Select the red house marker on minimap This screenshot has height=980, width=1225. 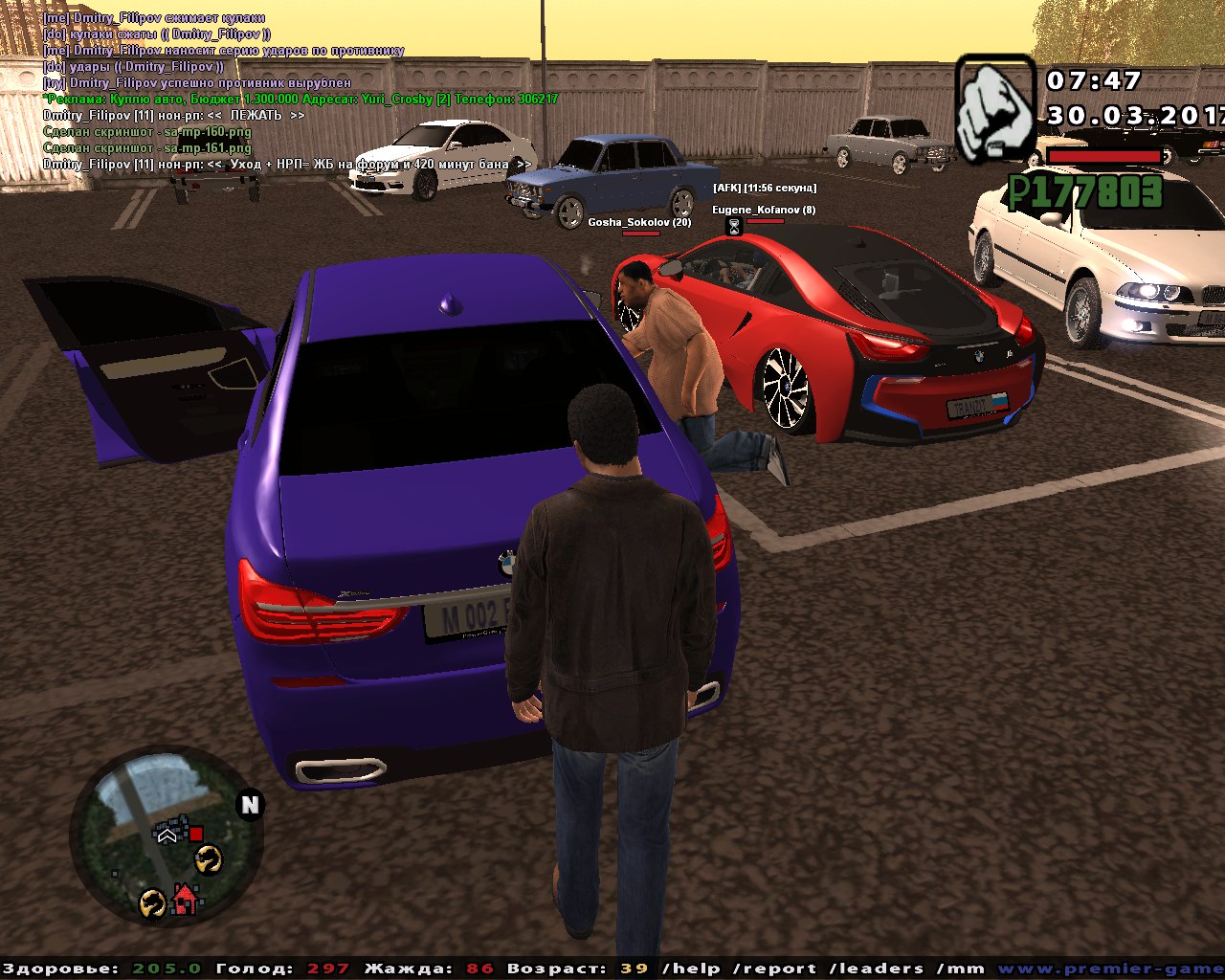(x=184, y=900)
